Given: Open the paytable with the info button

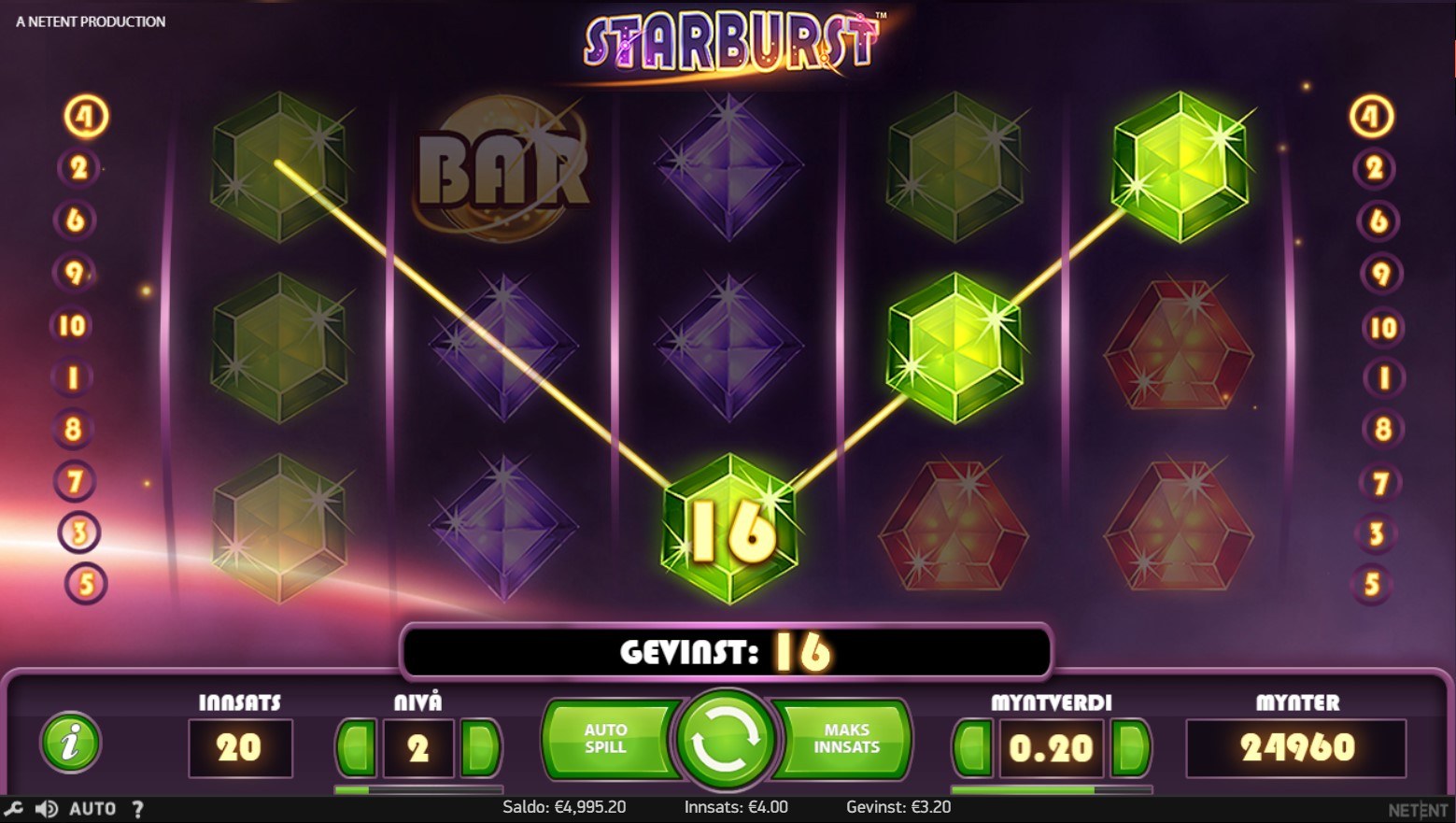Looking at the screenshot, I should 69,745.
